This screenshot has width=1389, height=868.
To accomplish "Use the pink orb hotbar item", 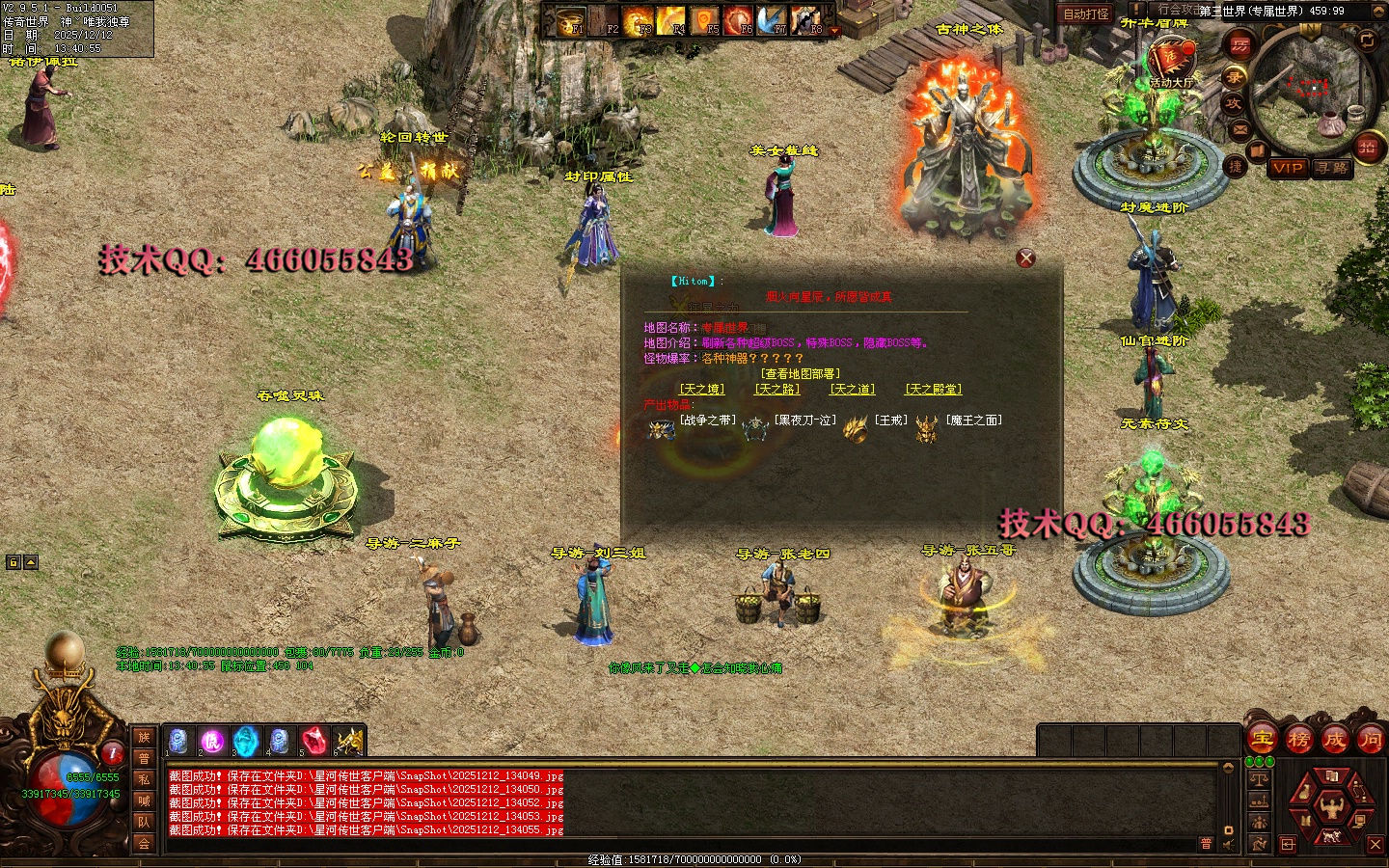I will coord(211,741).
